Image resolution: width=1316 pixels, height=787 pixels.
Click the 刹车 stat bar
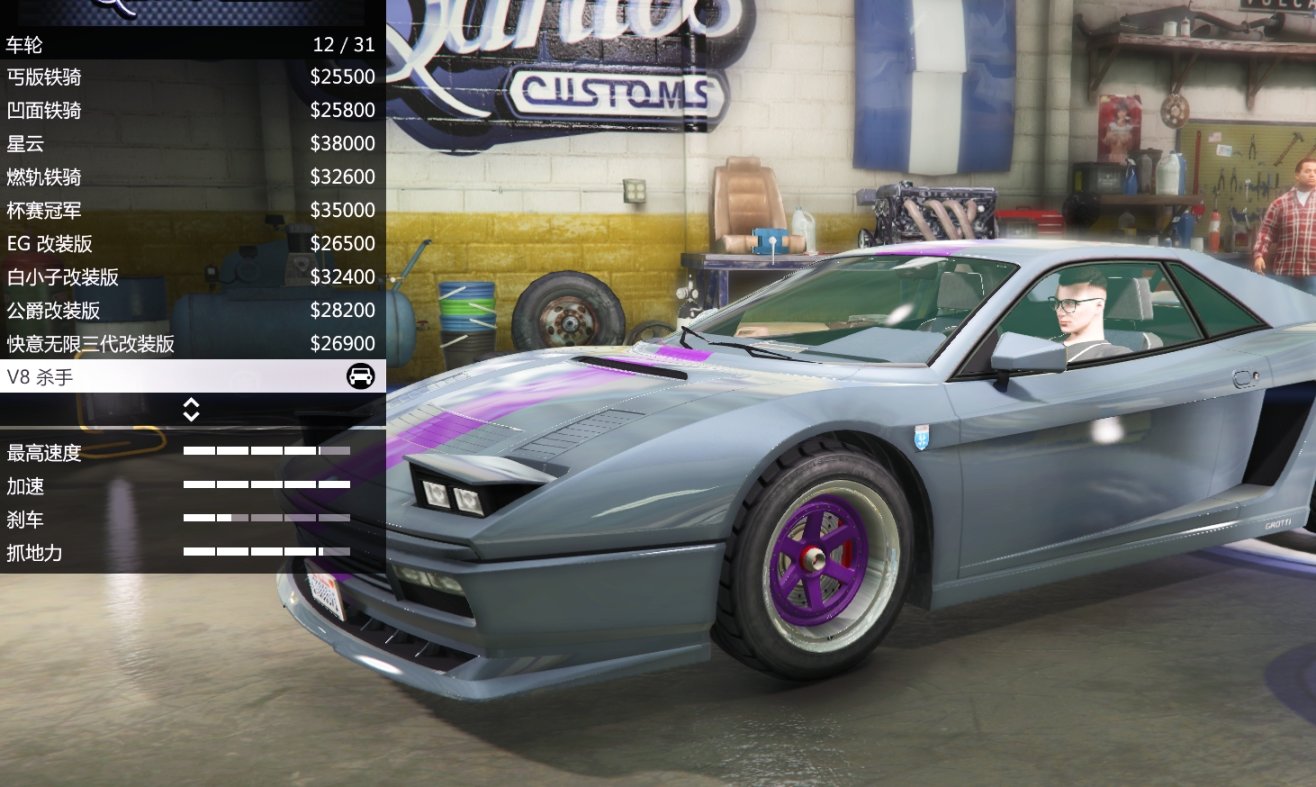[265, 519]
